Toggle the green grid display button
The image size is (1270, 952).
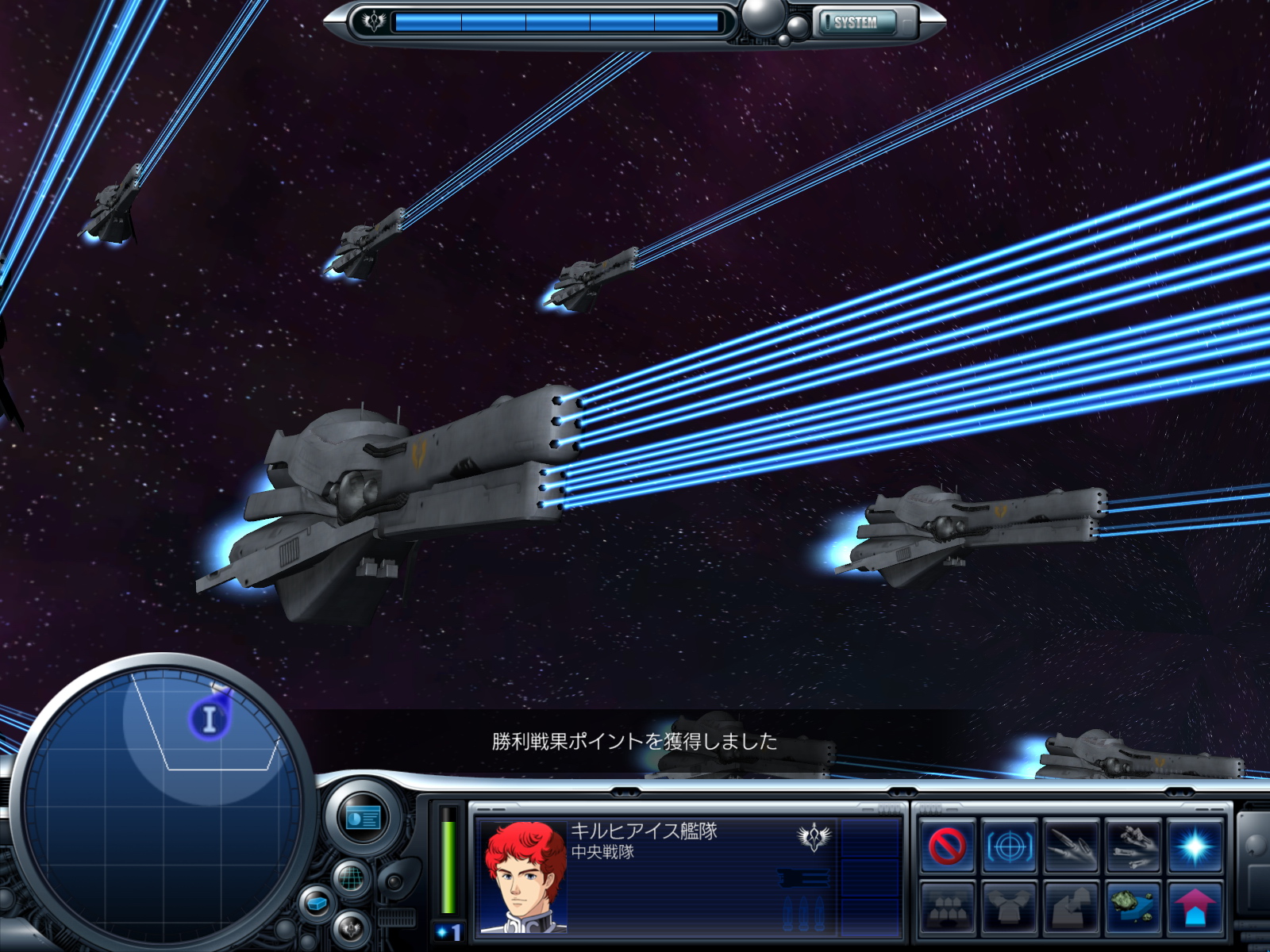351,878
